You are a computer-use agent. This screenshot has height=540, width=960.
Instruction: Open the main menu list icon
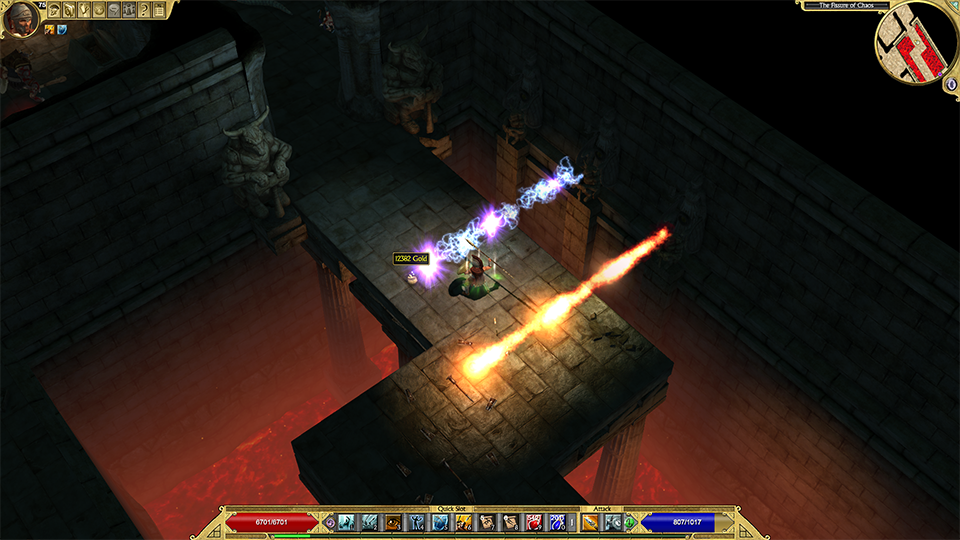(x=159, y=10)
